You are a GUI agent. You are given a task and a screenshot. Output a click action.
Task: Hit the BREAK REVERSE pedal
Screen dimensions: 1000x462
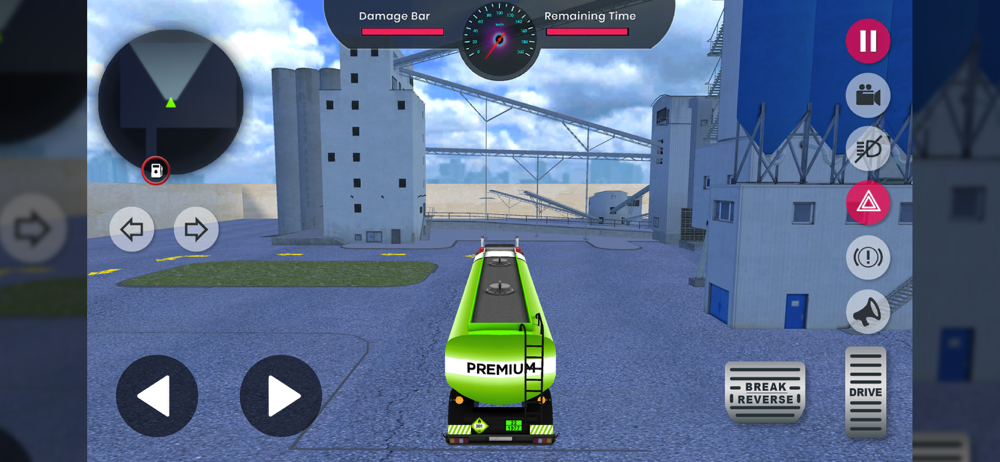[x=765, y=392]
